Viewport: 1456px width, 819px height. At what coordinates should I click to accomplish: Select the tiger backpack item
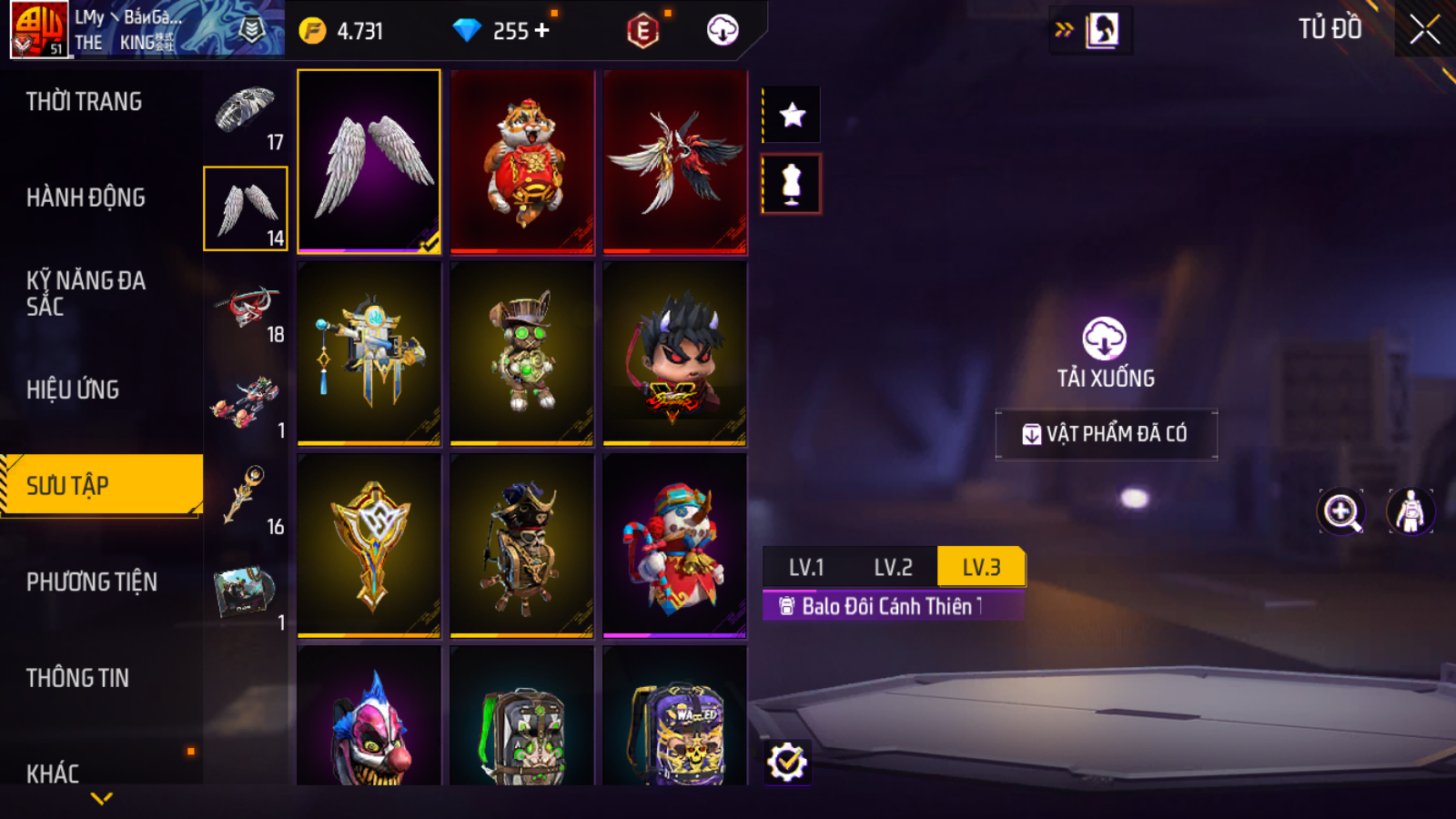tap(522, 161)
